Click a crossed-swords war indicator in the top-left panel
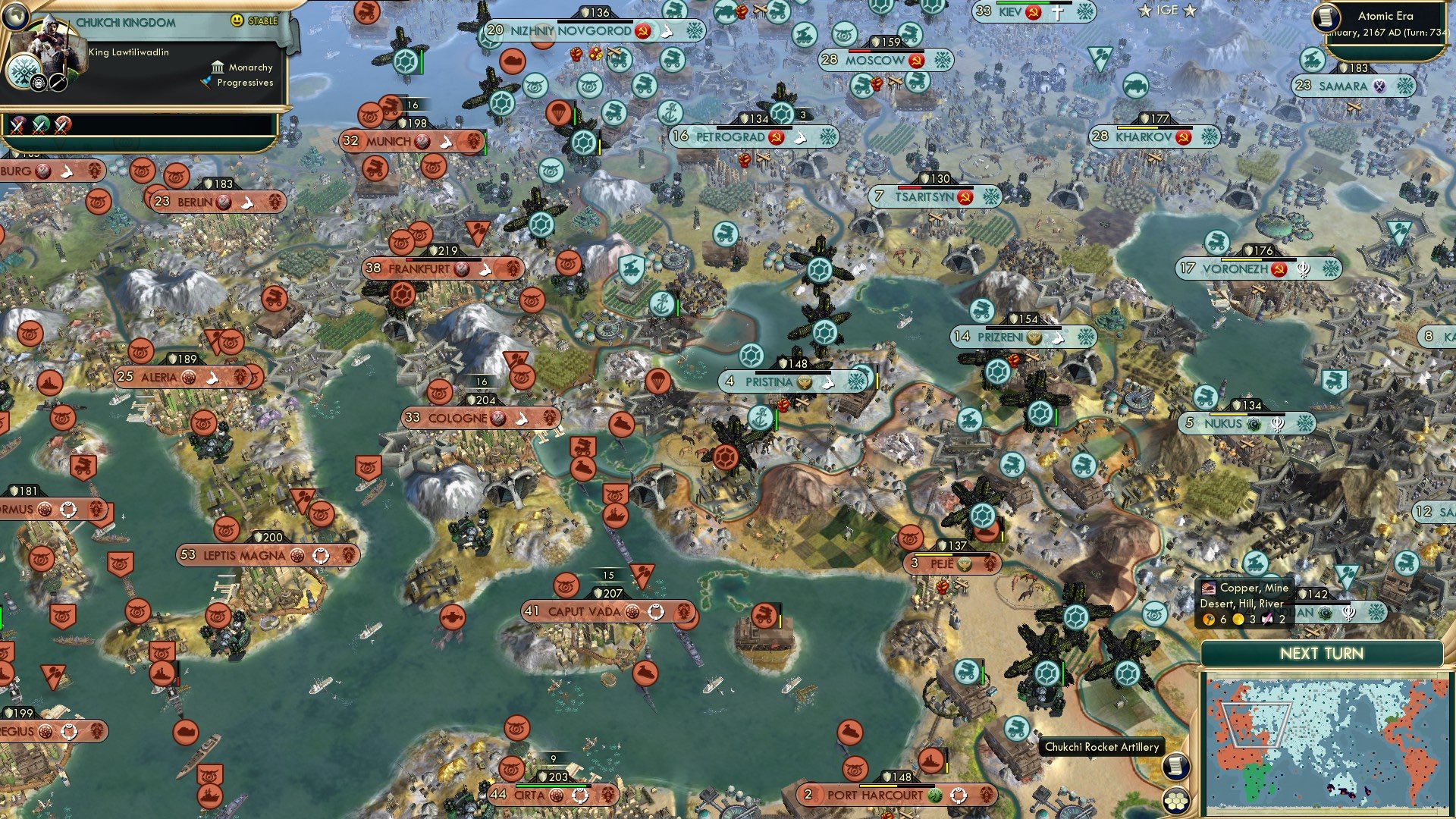This screenshot has width=1456, height=819. tap(17, 124)
